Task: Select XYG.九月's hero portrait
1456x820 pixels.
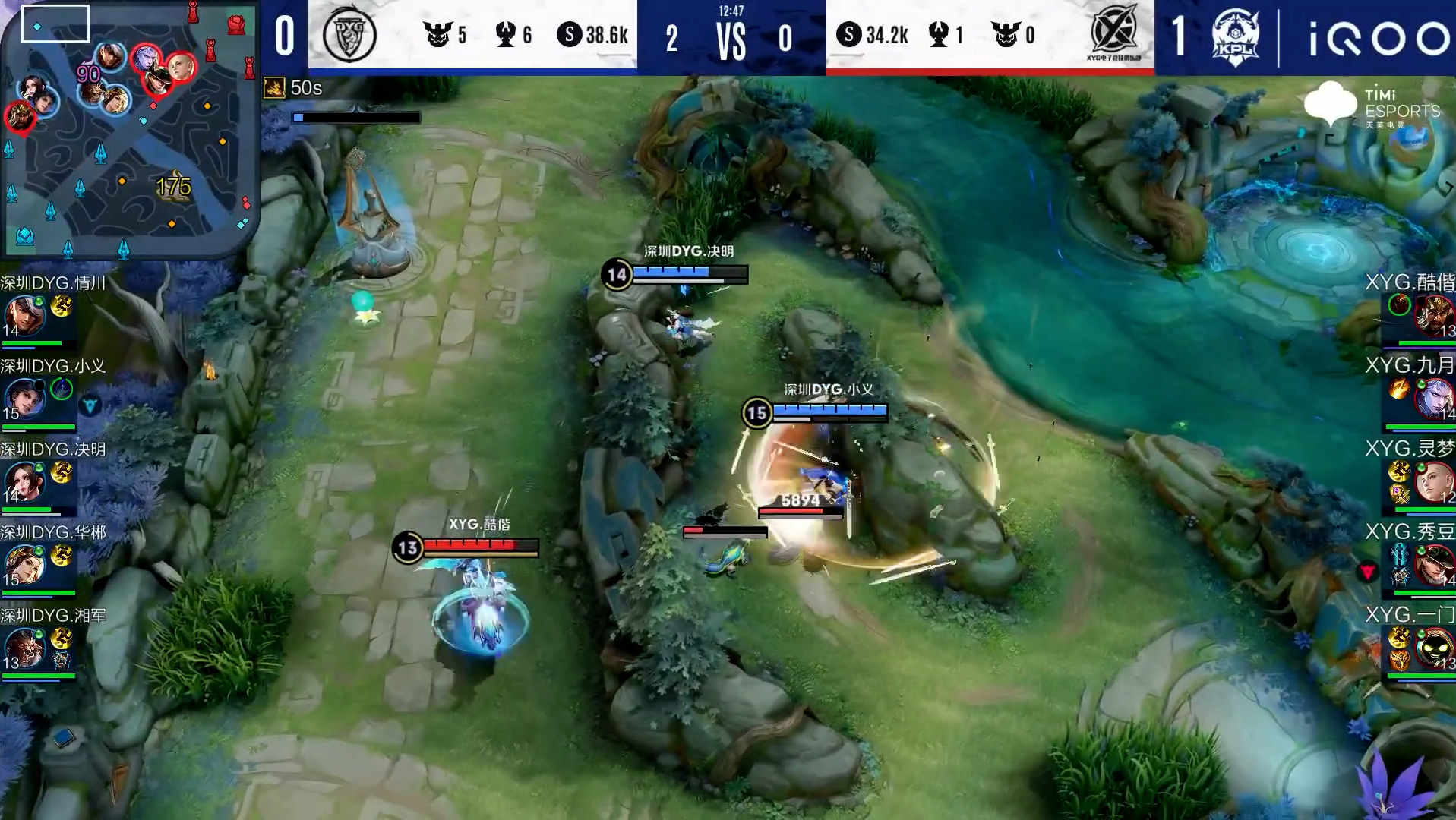Action: pyautogui.click(x=1433, y=398)
